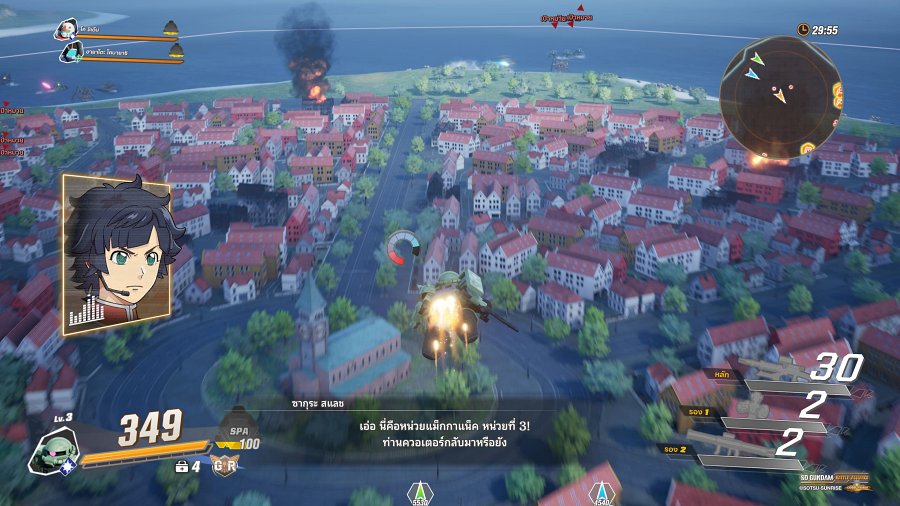Select sub weapon 1 grenade
The height and width of the screenshot is (506, 900).
pos(770,412)
